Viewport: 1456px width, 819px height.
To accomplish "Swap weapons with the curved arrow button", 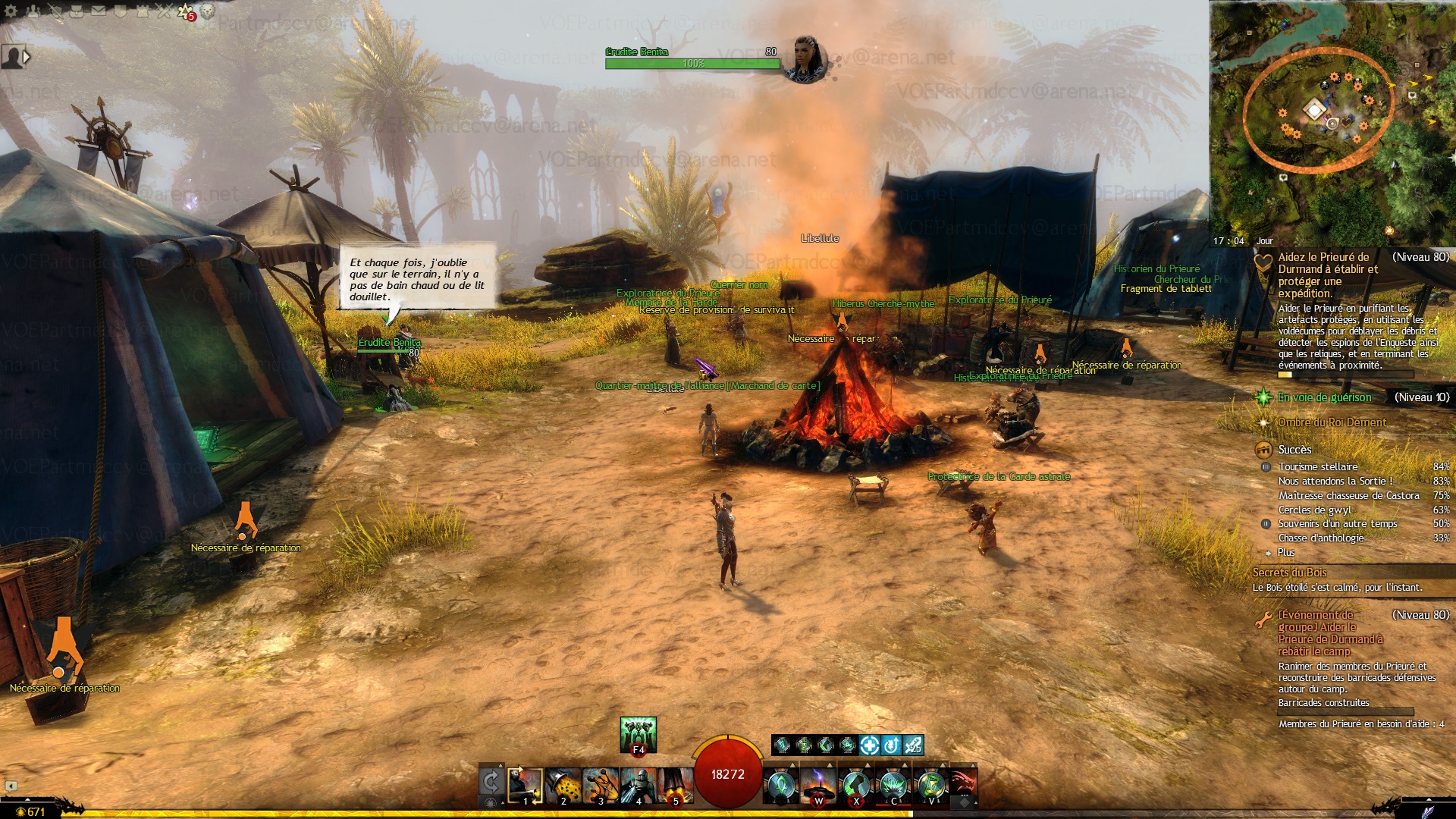I will 491,782.
